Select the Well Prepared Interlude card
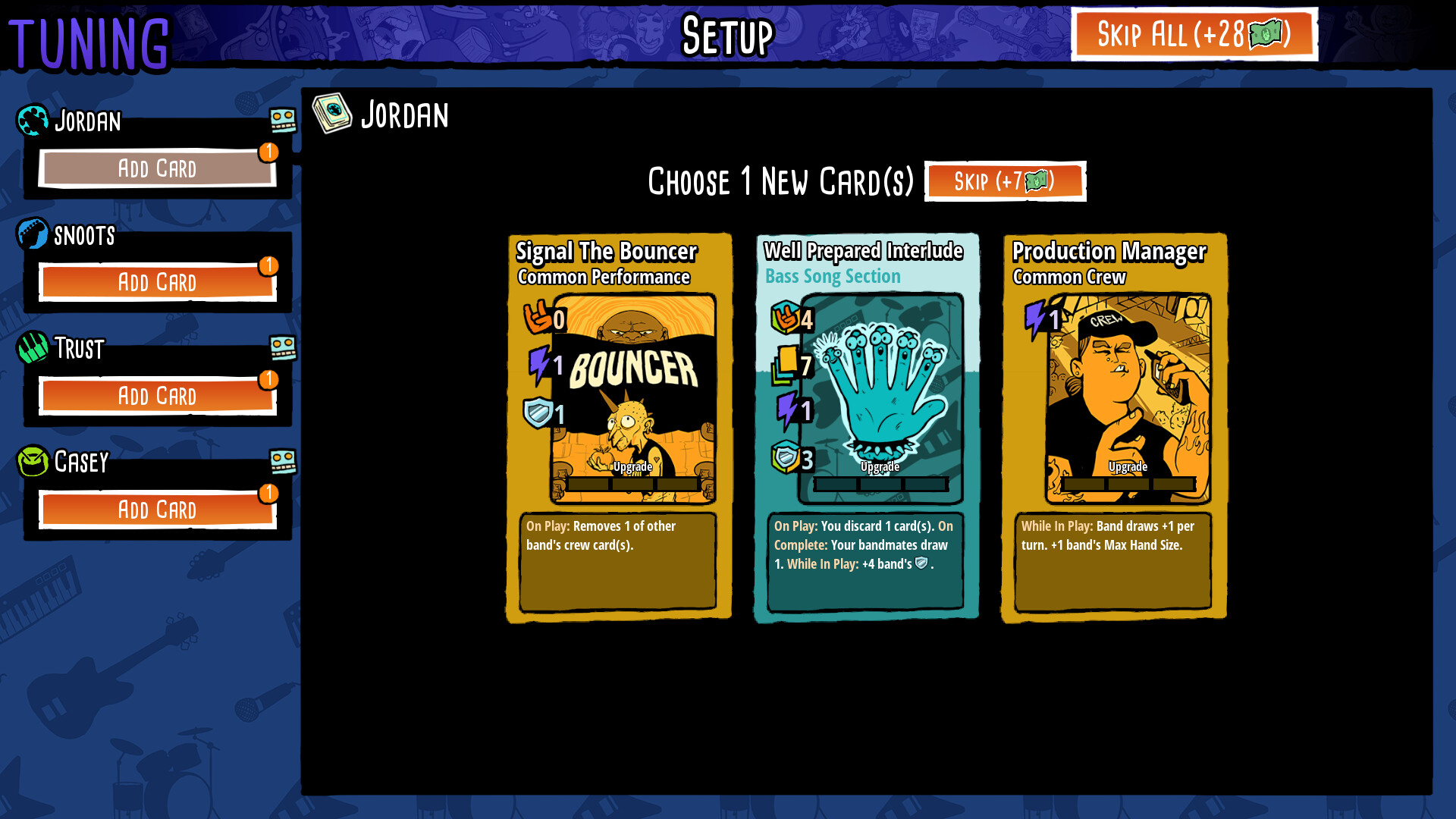 864,425
